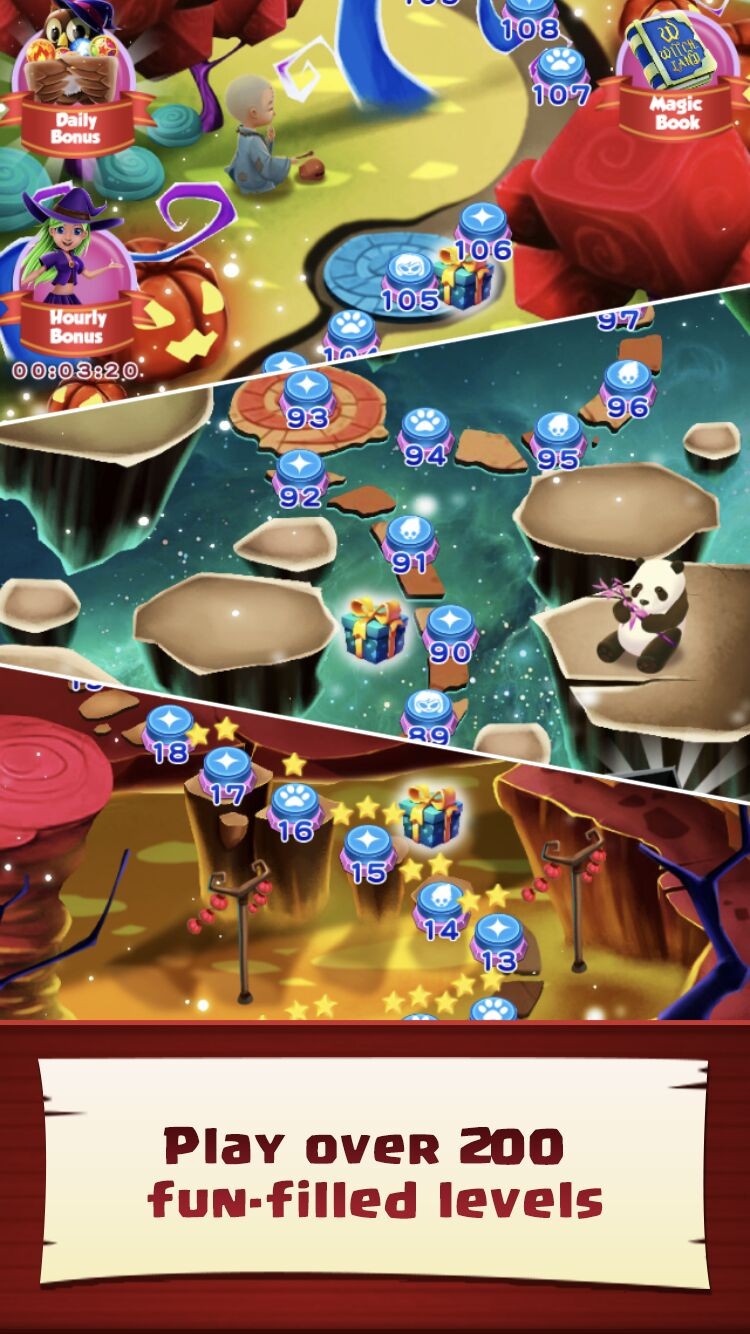The image size is (750, 1334).
Task: Start level 16 paw node
Action: coord(295,809)
